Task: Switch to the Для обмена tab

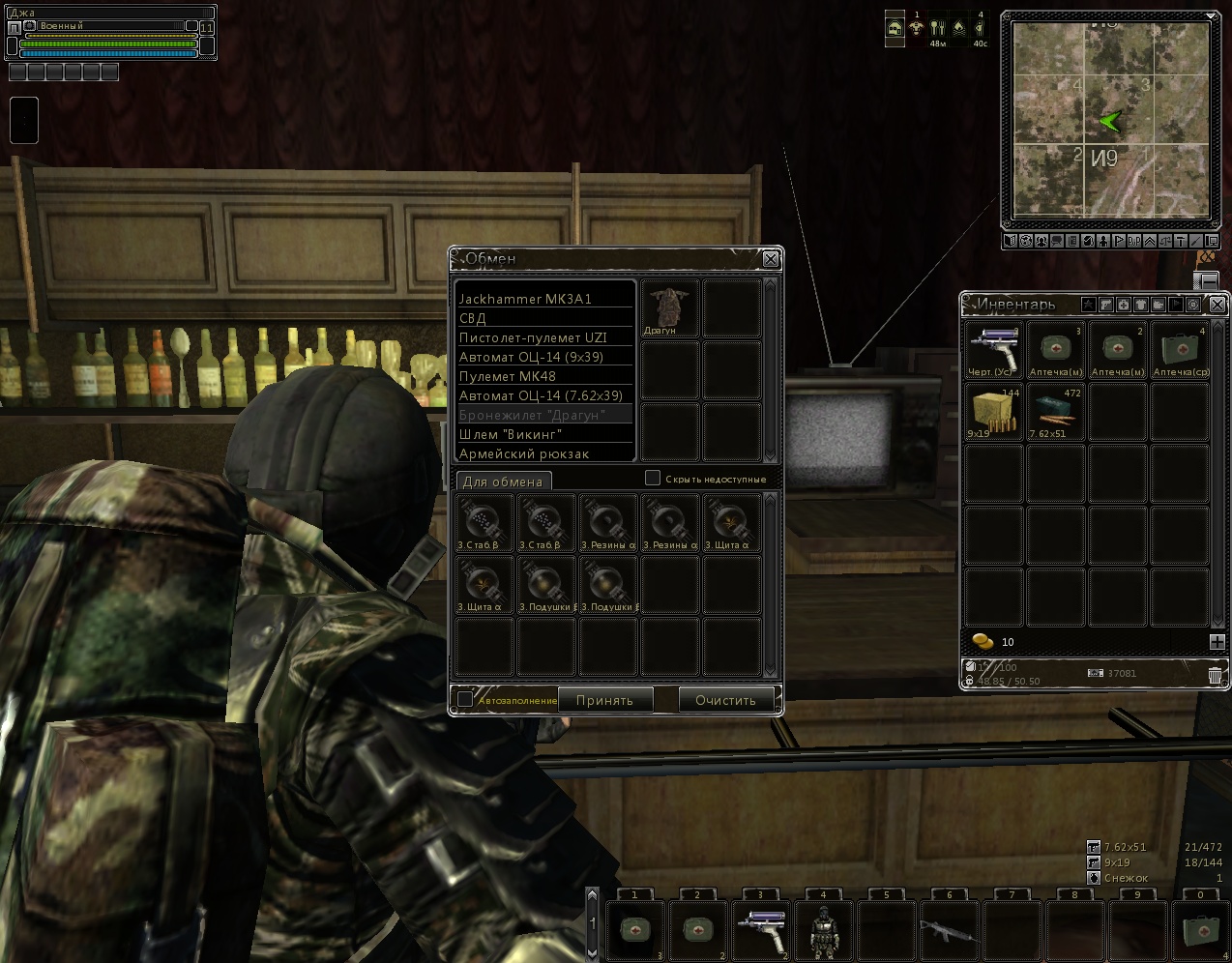Action: click(x=503, y=481)
